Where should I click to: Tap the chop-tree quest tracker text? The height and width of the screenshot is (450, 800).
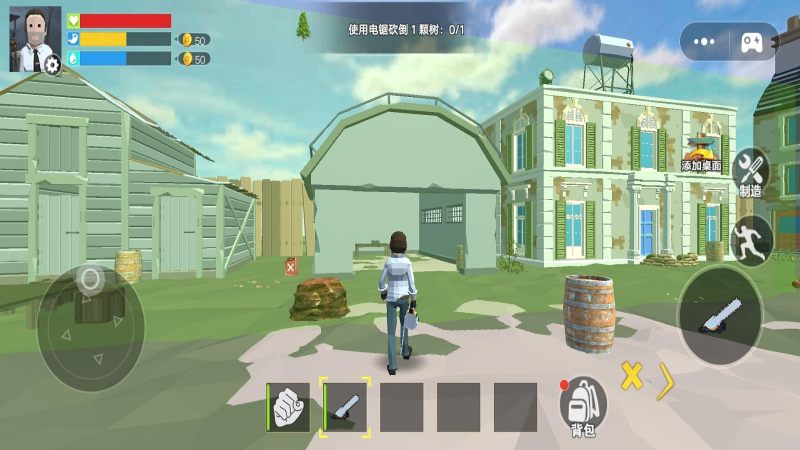[x=405, y=30]
